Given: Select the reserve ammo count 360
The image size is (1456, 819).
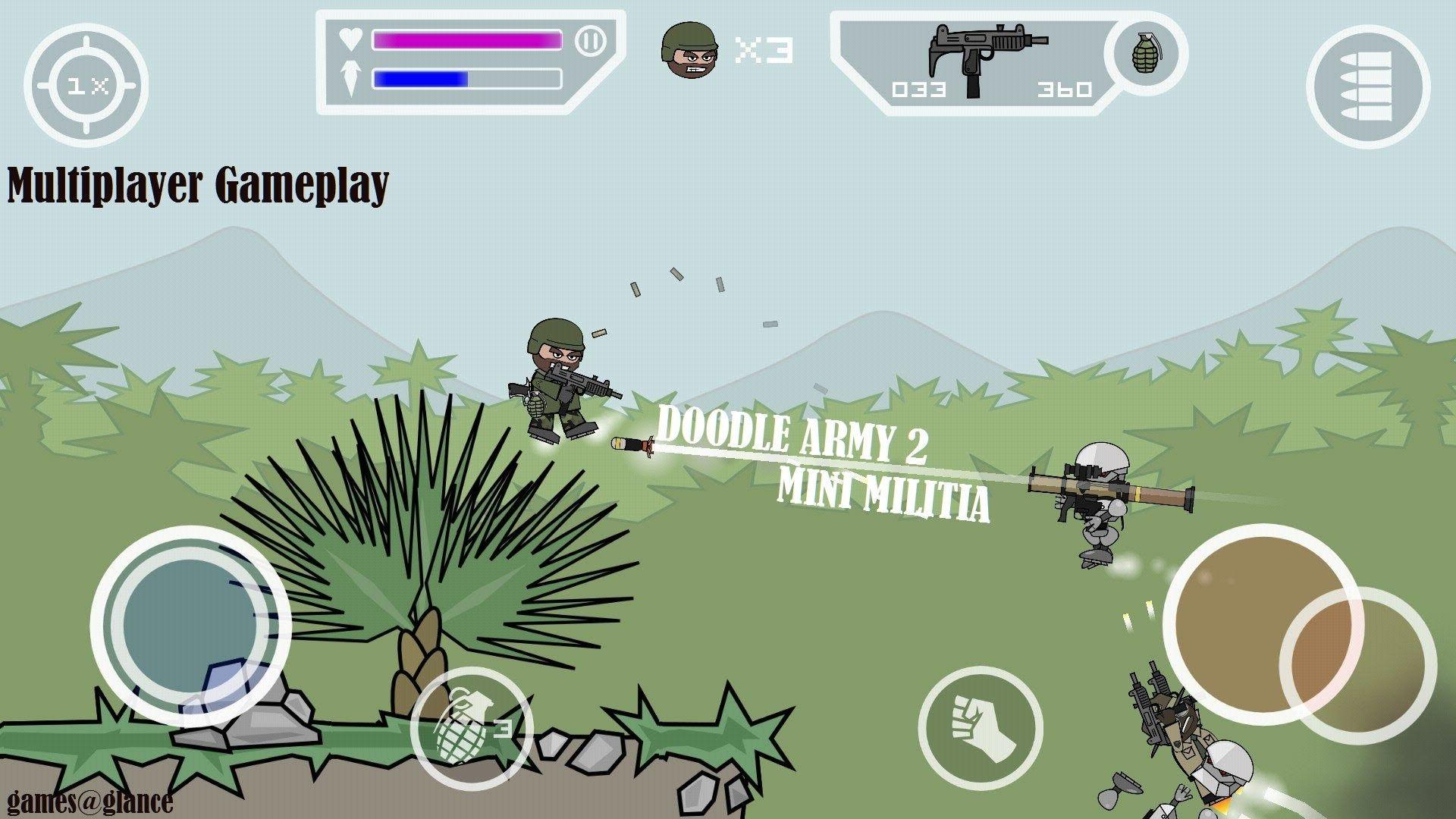Looking at the screenshot, I should 1066,89.
